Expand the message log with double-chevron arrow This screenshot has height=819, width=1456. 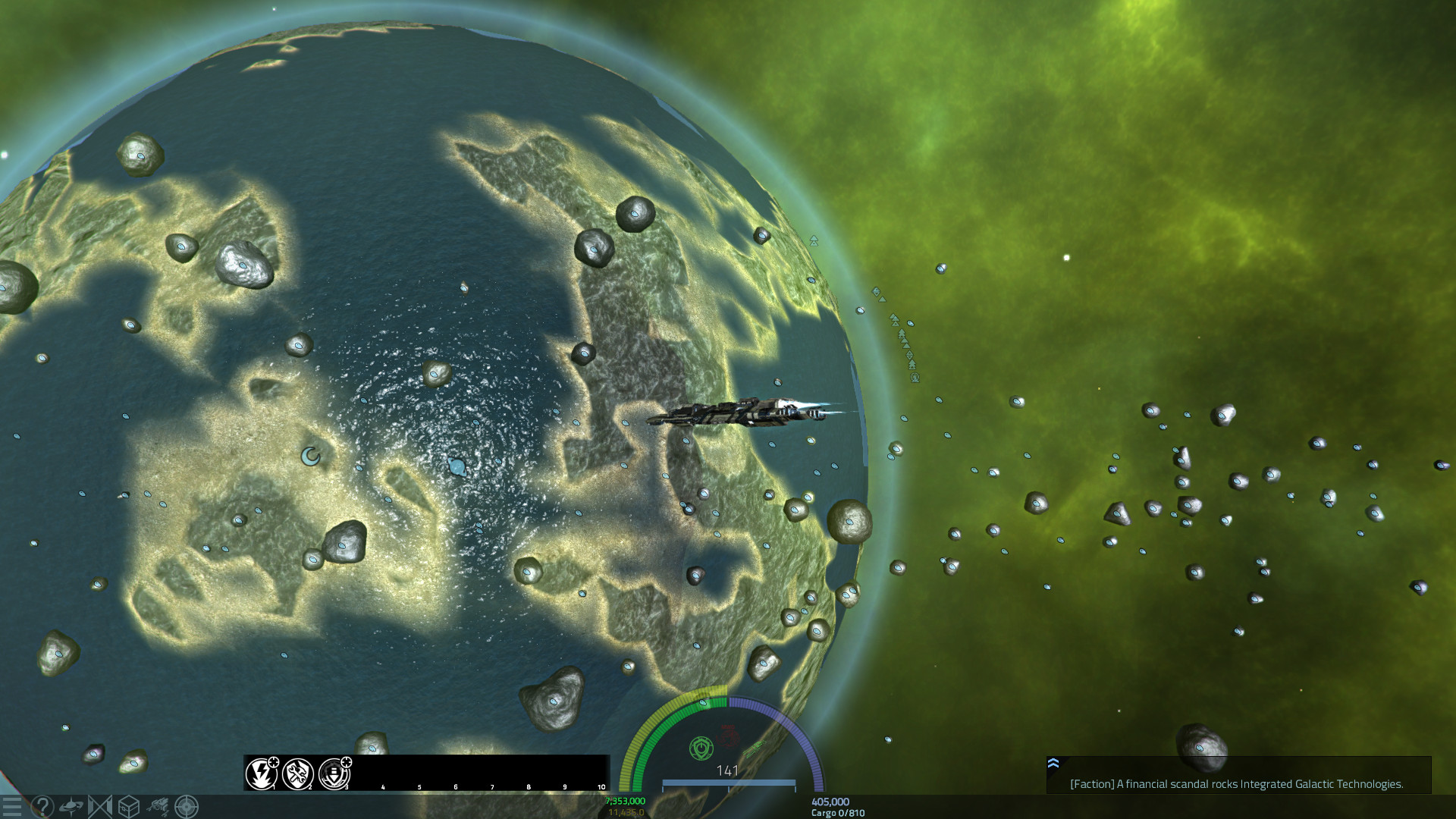pos(1053,764)
